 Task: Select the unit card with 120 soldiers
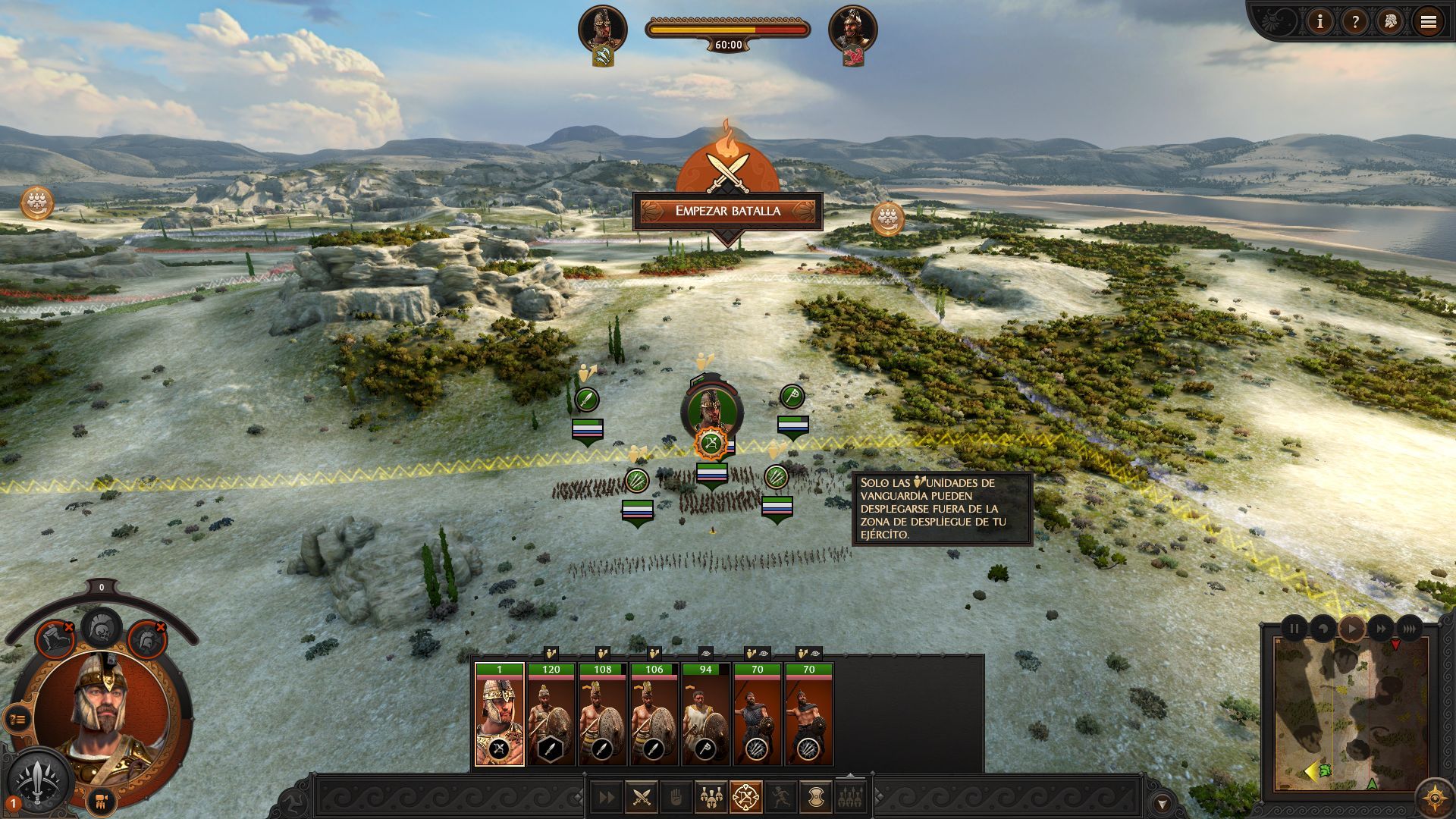click(551, 714)
